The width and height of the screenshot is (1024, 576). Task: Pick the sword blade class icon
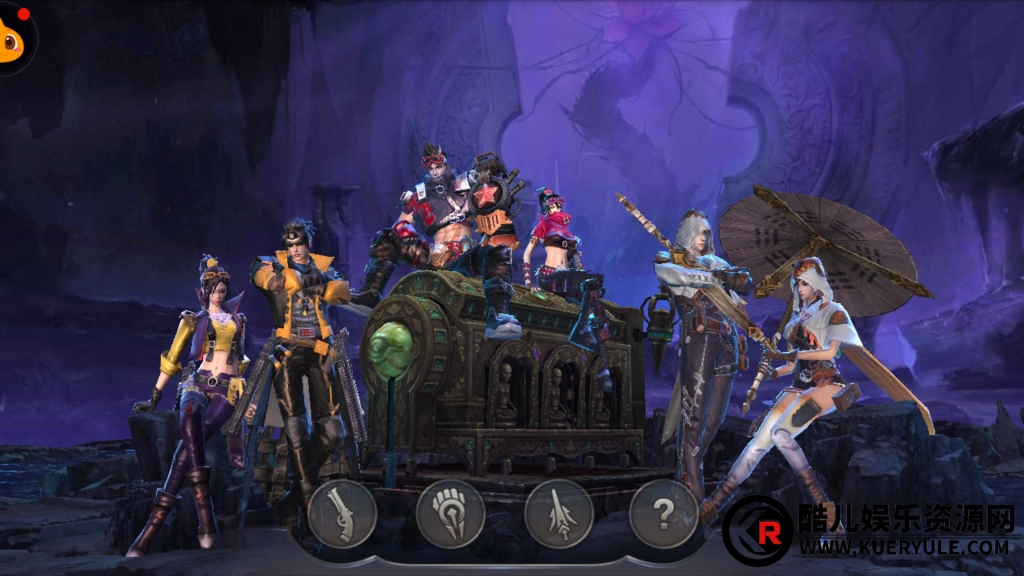coord(558,514)
